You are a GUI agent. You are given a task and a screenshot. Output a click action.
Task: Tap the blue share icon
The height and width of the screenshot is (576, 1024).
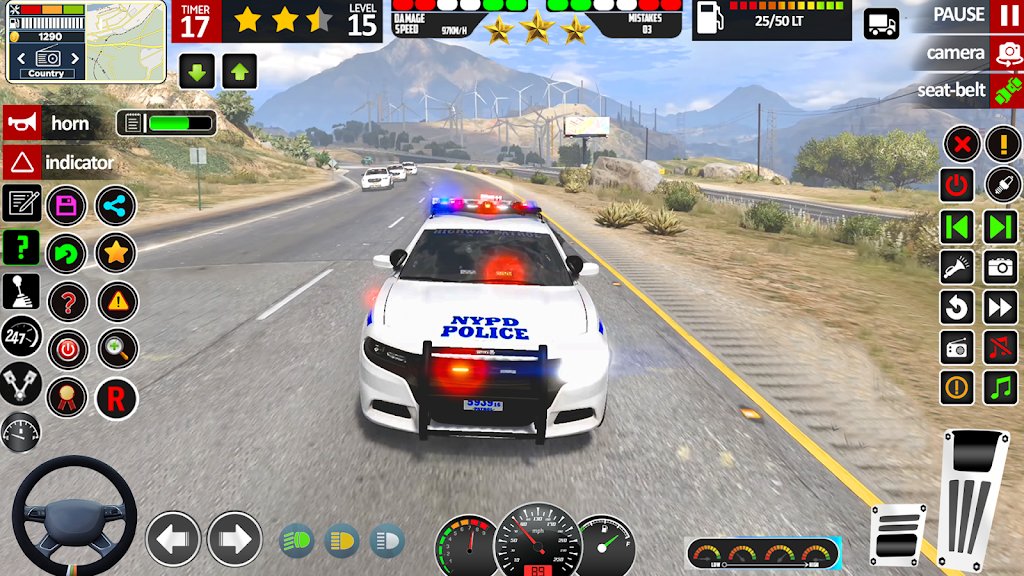tap(116, 206)
